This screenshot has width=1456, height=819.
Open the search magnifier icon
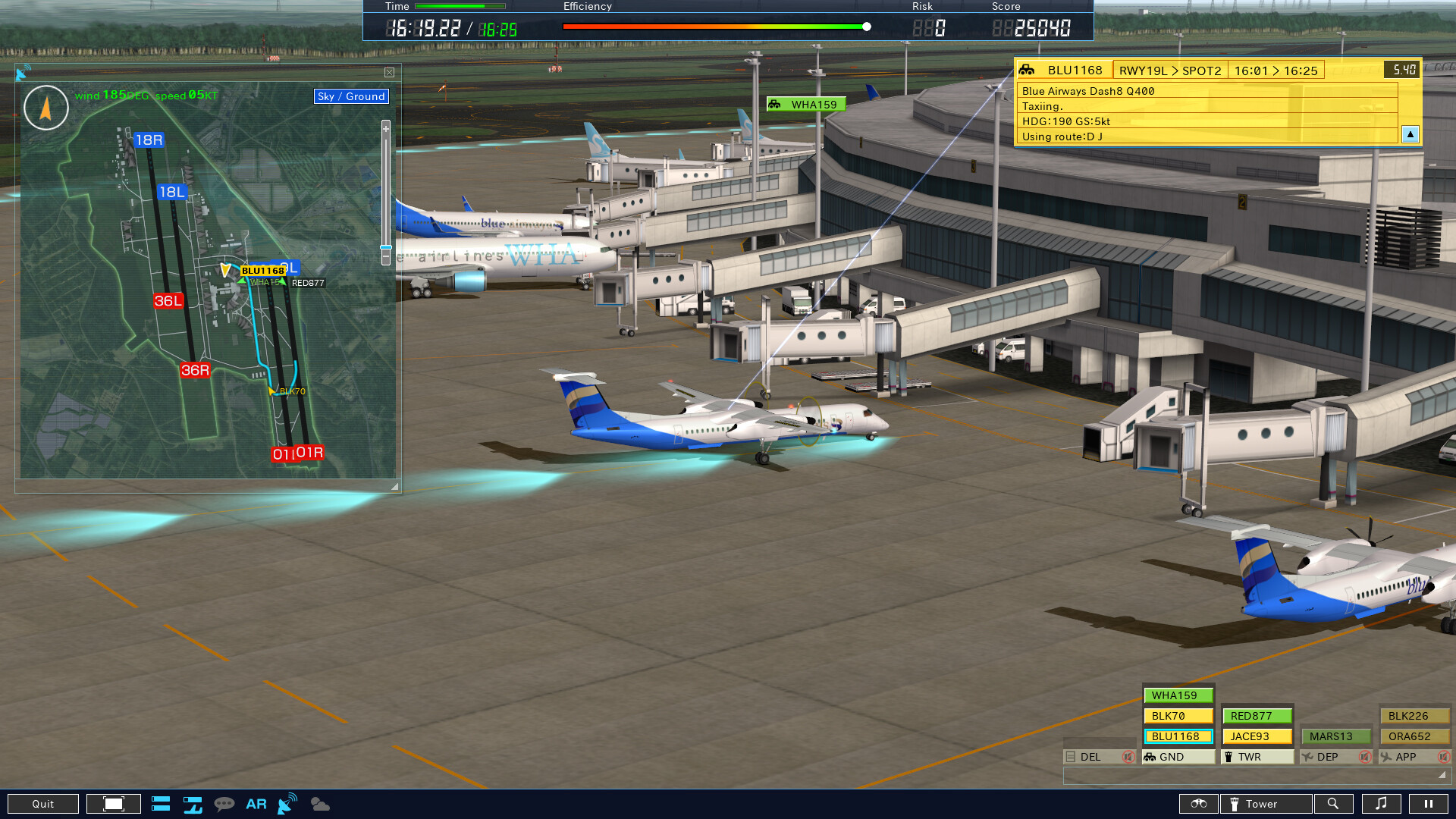coord(1334,804)
